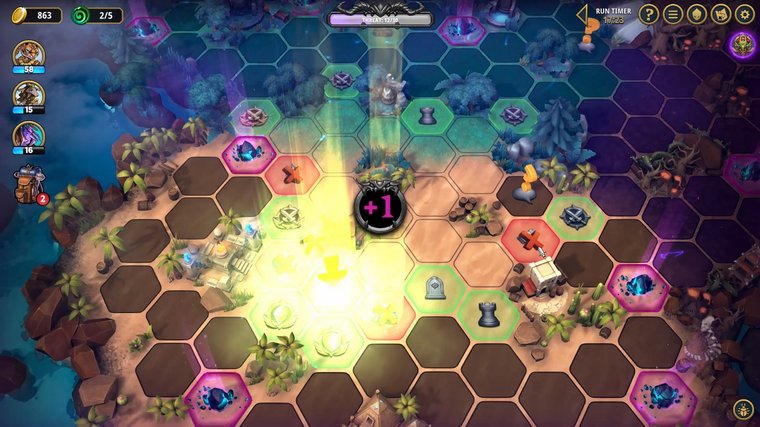Image resolution: width=760 pixels, height=427 pixels.
Task: Click the golden acorn-shaped icon button
Action: point(697,14)
